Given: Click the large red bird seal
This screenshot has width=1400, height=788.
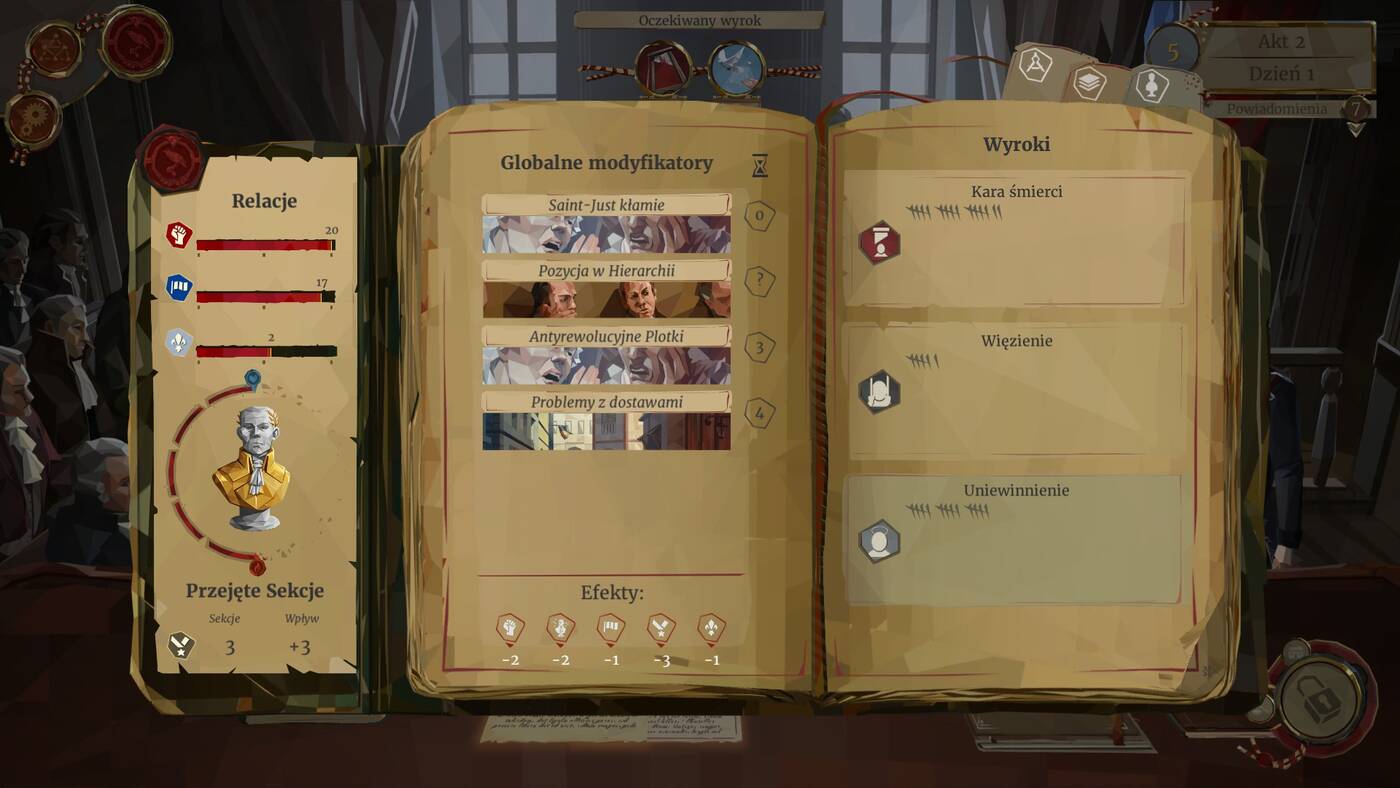Looking at the screenshot, I should [136, 41].
